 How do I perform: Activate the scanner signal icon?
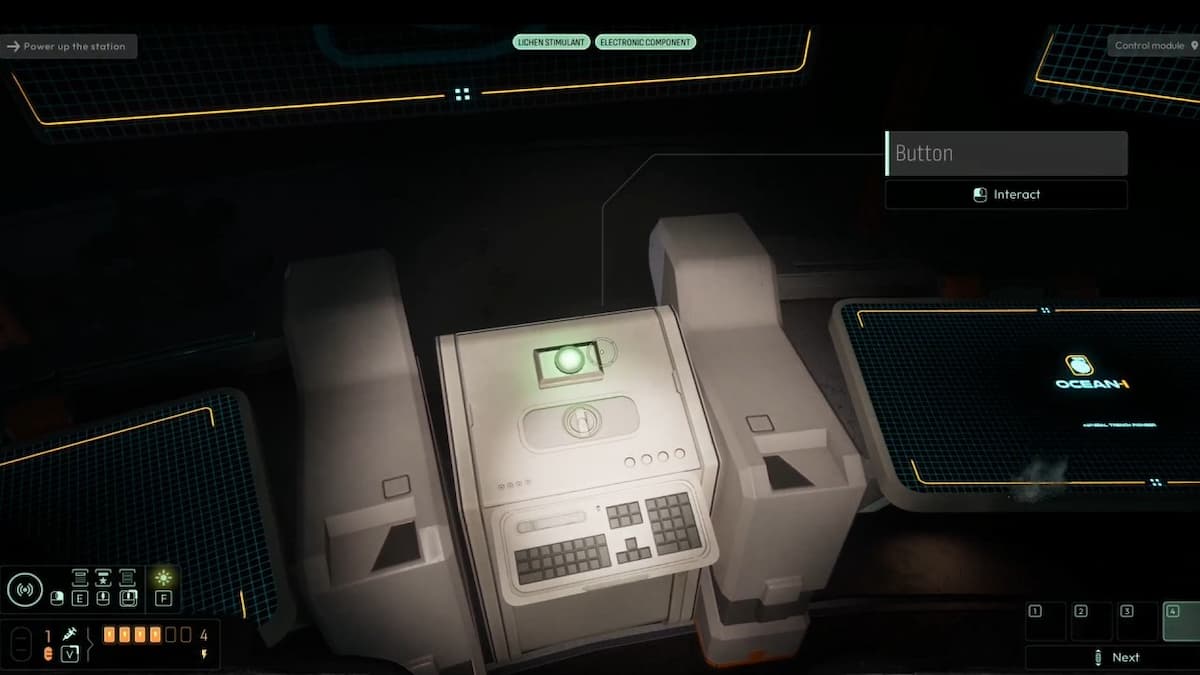(25, 589)
